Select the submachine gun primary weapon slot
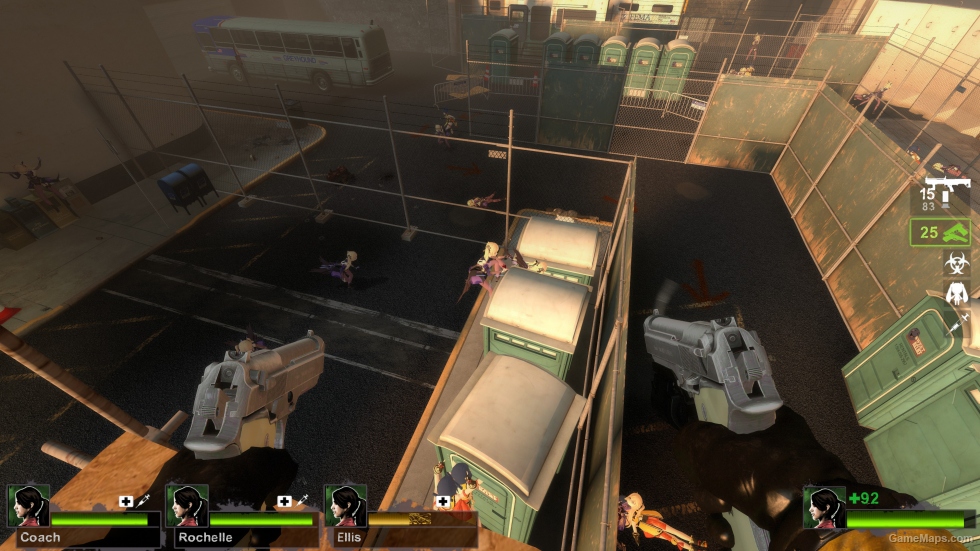Image resolution: width=980 pixels, height=551 pixels. [x=945, y=194]
